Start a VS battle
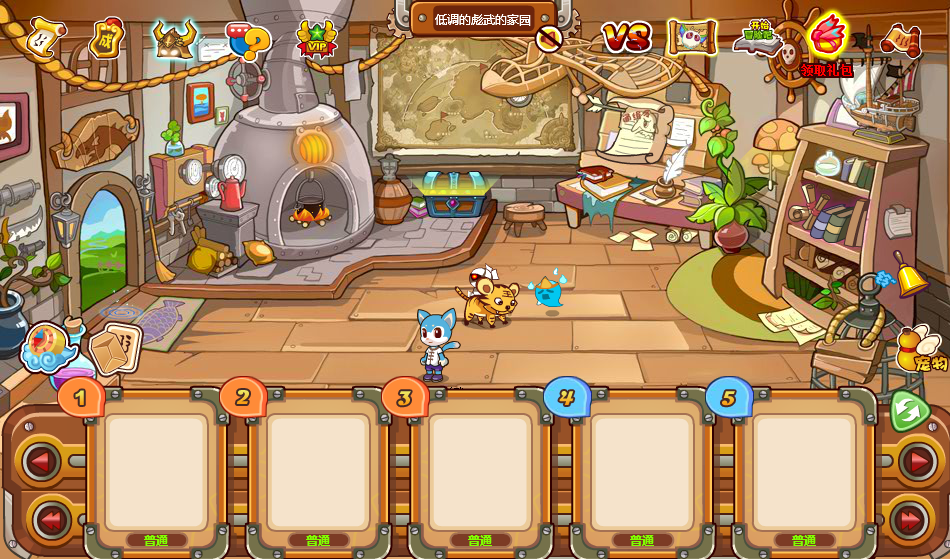Image resolution: width=950 pixels, height=559 pixels. [626, 38]
